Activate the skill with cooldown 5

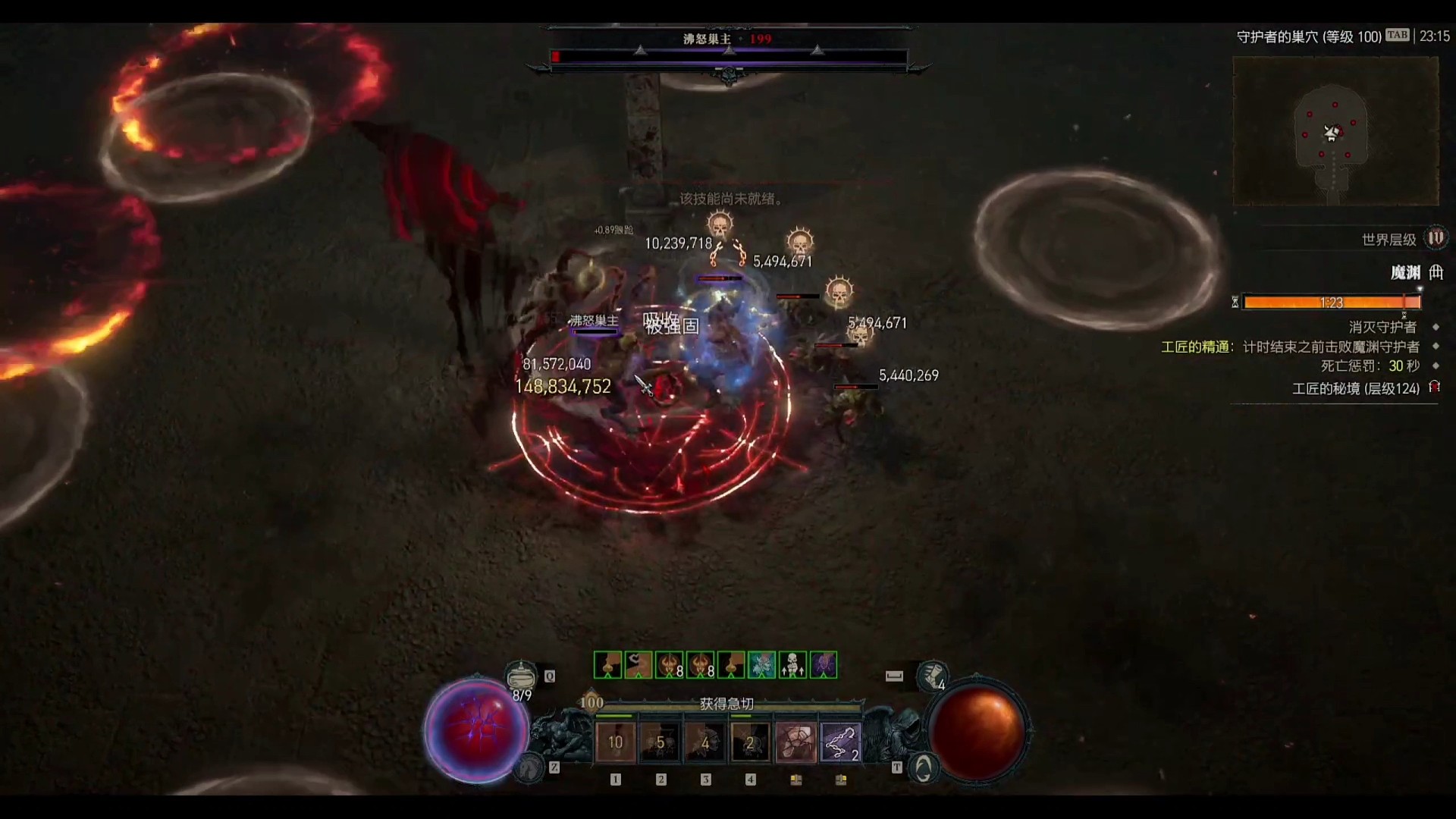[660, 742]
